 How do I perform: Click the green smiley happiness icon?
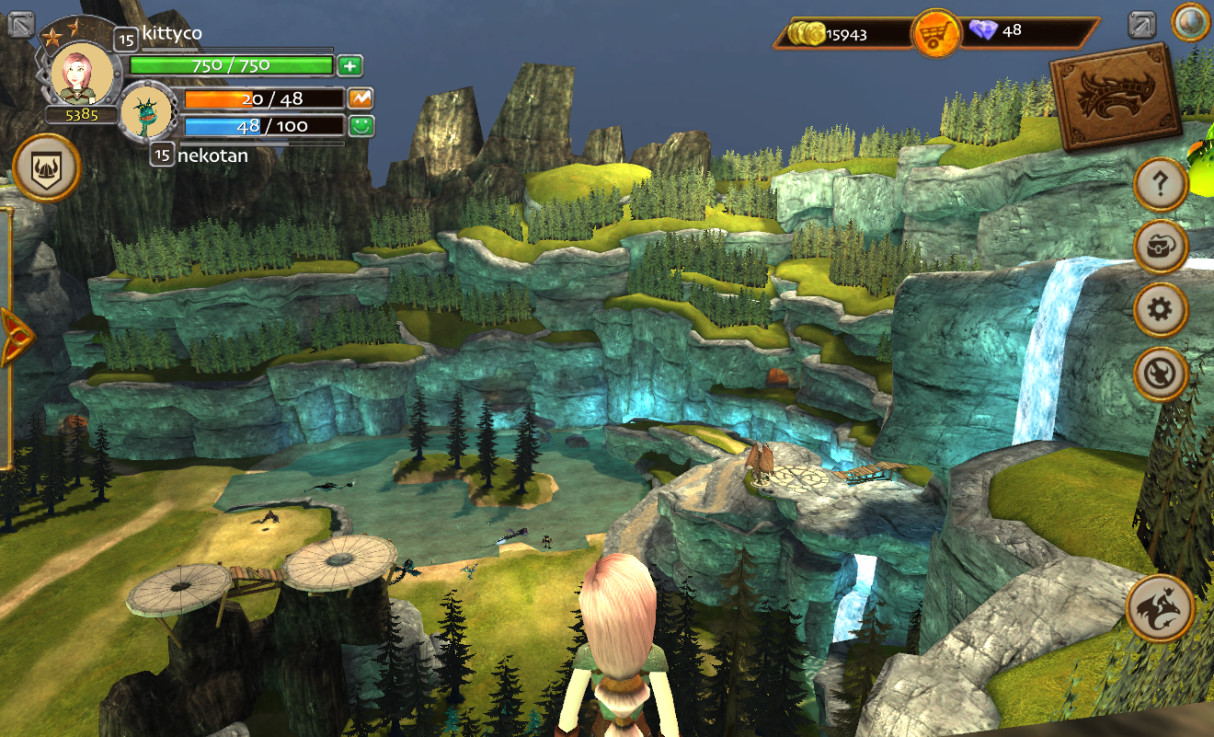click(360, 126)
